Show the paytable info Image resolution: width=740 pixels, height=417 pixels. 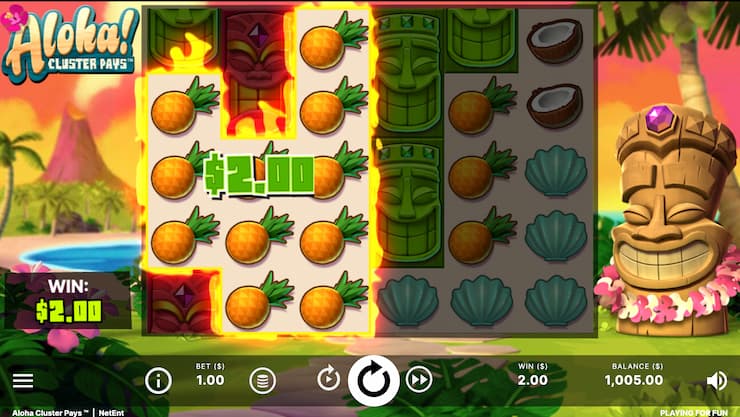coord(158,380)
